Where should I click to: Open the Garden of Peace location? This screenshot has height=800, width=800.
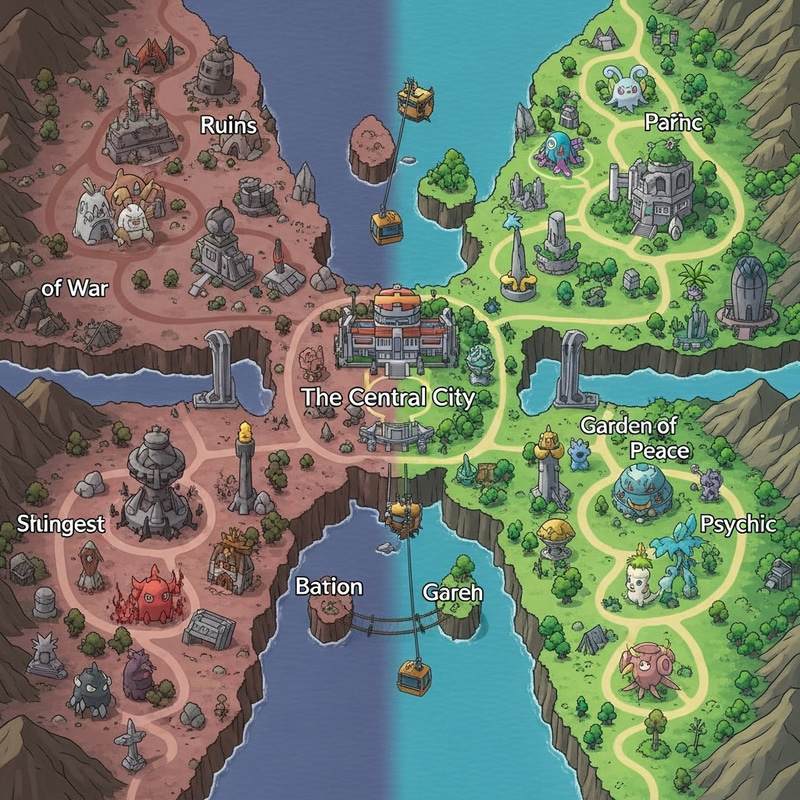(x=635, y=438)
